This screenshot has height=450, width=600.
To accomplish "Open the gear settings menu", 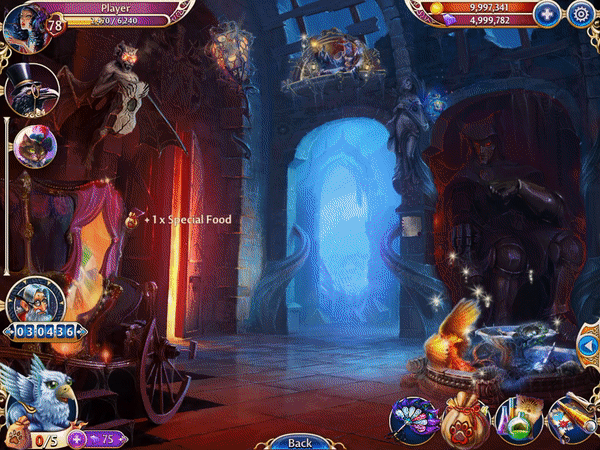I will 580,14.
